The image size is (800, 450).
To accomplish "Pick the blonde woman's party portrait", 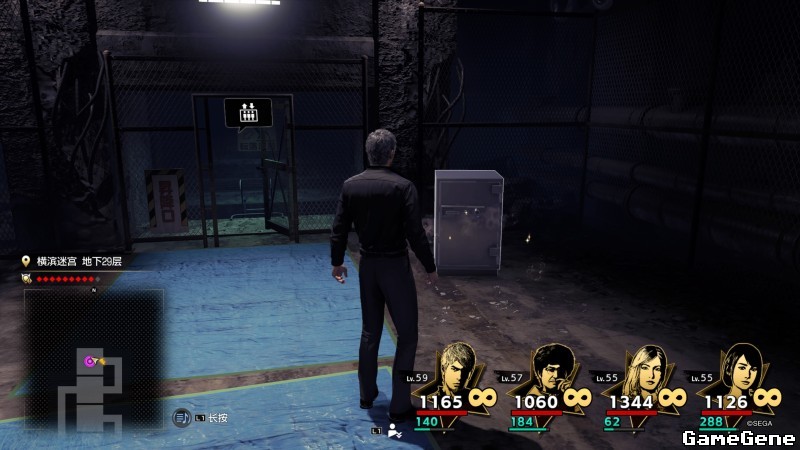I will point(646,369).
